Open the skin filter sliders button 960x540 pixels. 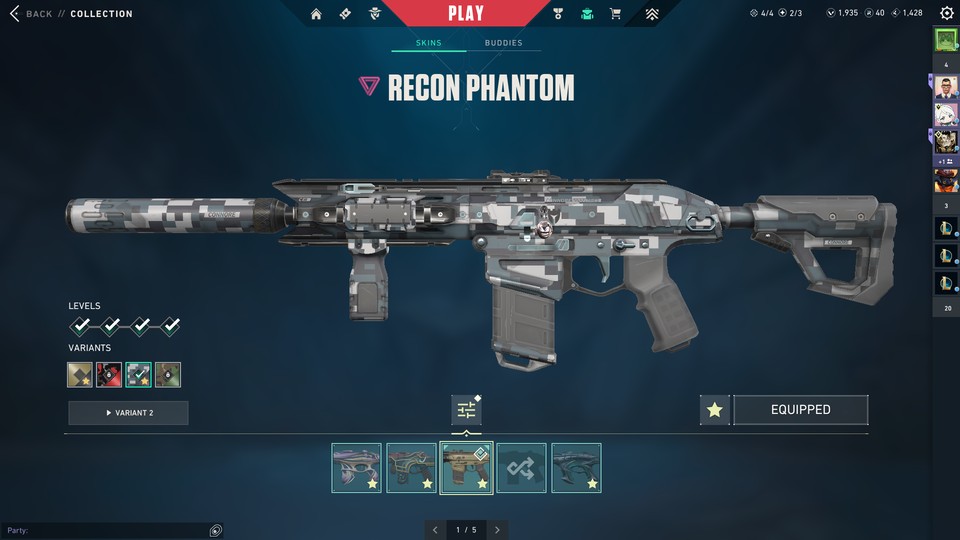click(466, 409)
